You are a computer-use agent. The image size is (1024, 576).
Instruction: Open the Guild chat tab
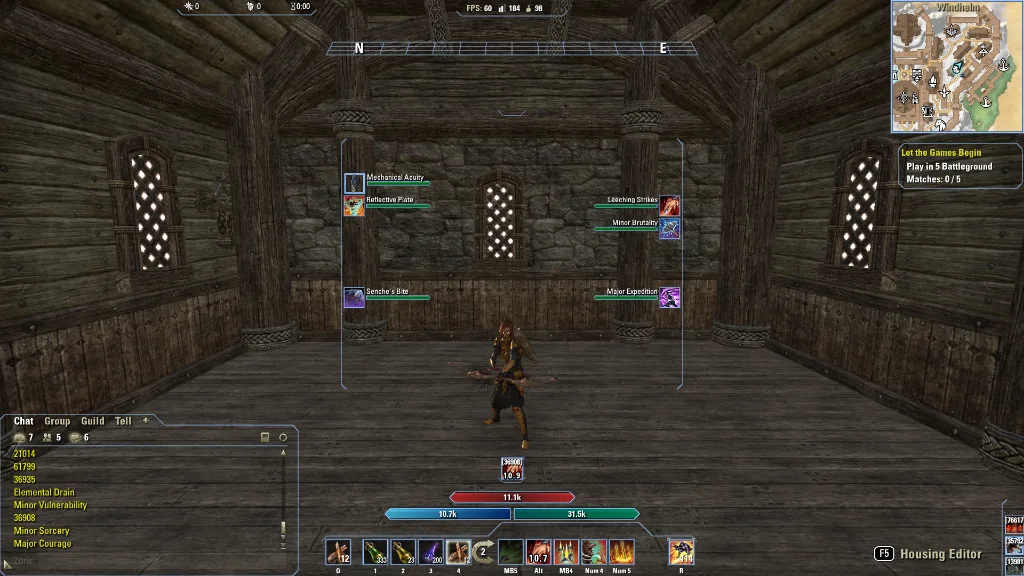click(93, 421)
